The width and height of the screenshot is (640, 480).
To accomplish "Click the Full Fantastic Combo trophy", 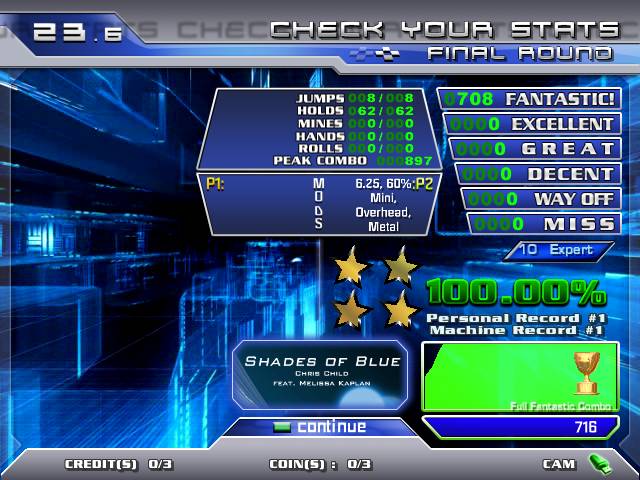I will (x=586, y=372).
